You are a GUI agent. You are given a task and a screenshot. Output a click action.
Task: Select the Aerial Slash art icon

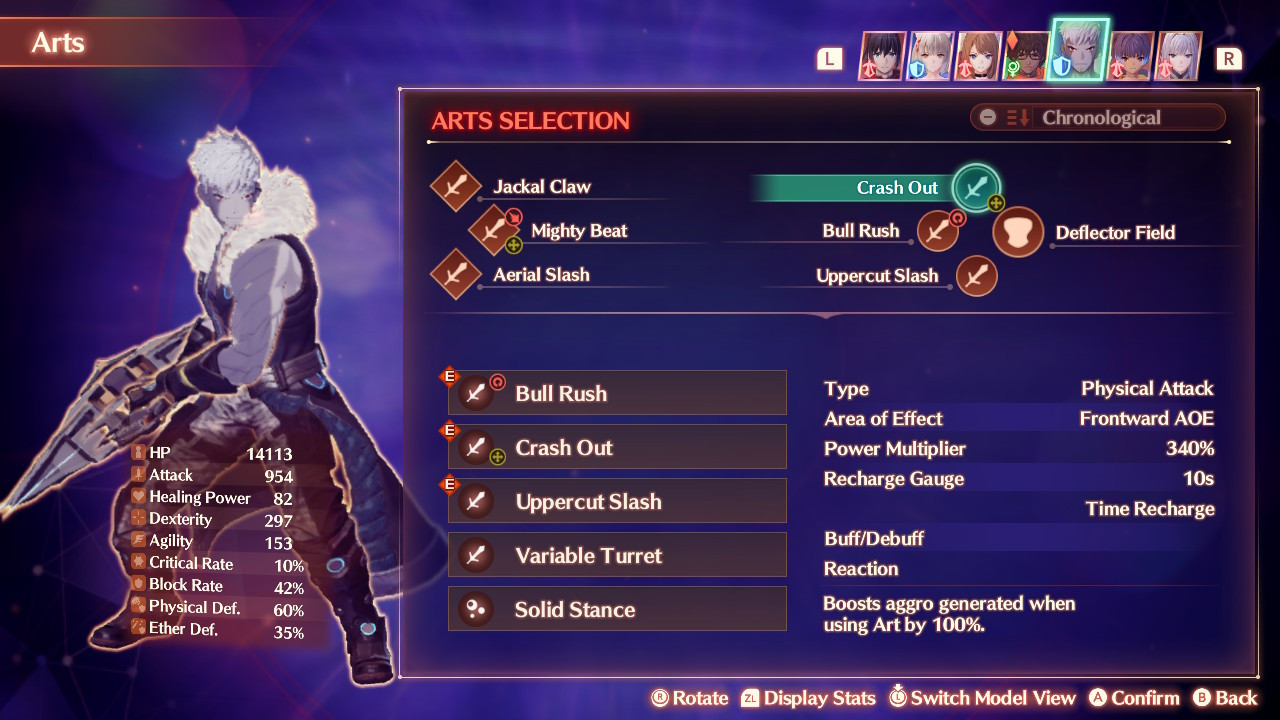click(x=456, y=274)
